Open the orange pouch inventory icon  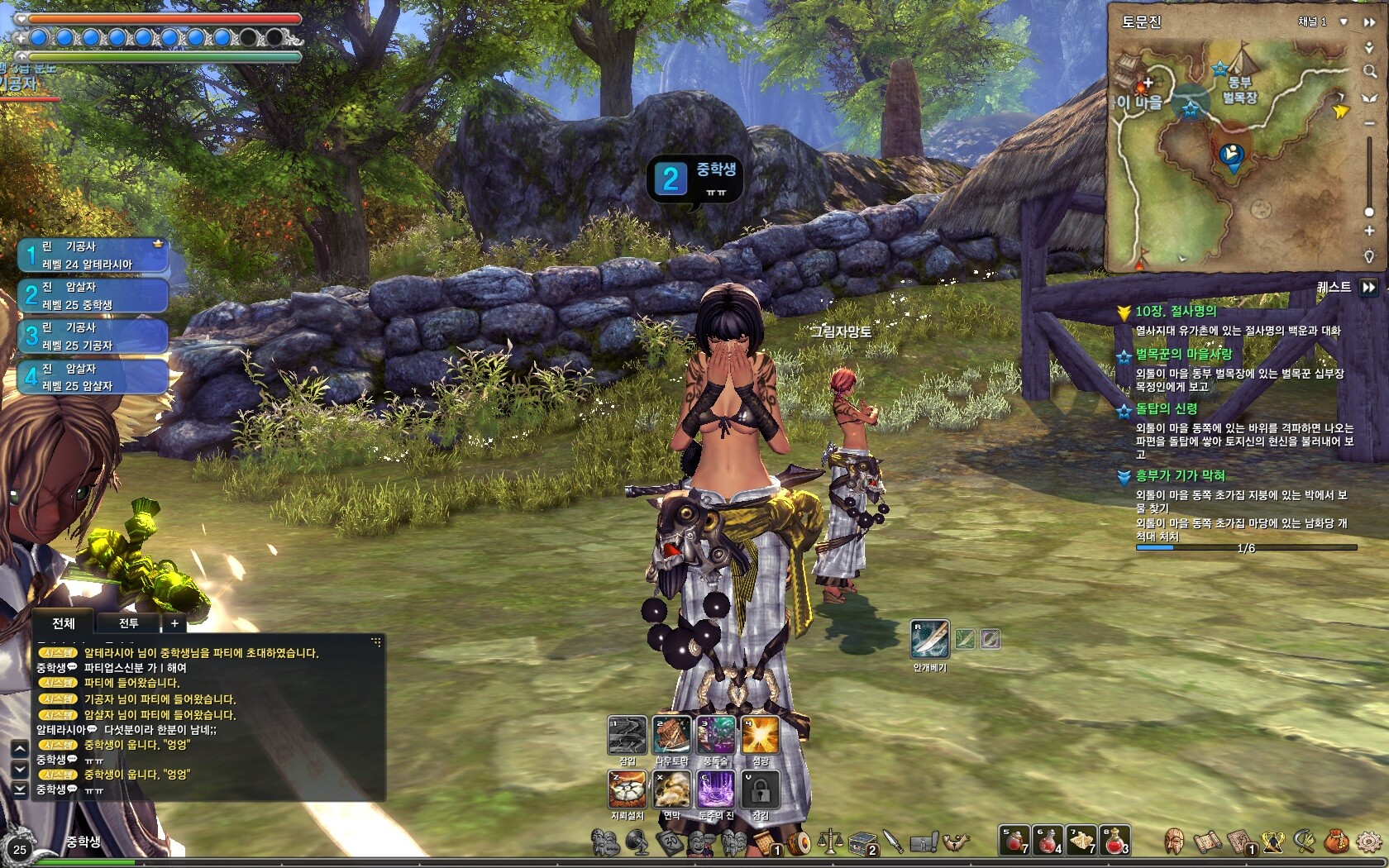tap(1336, 842)
